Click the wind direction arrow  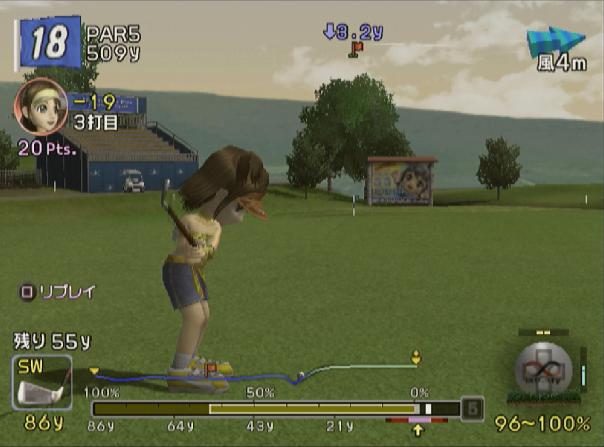click(x=555, y=41)
